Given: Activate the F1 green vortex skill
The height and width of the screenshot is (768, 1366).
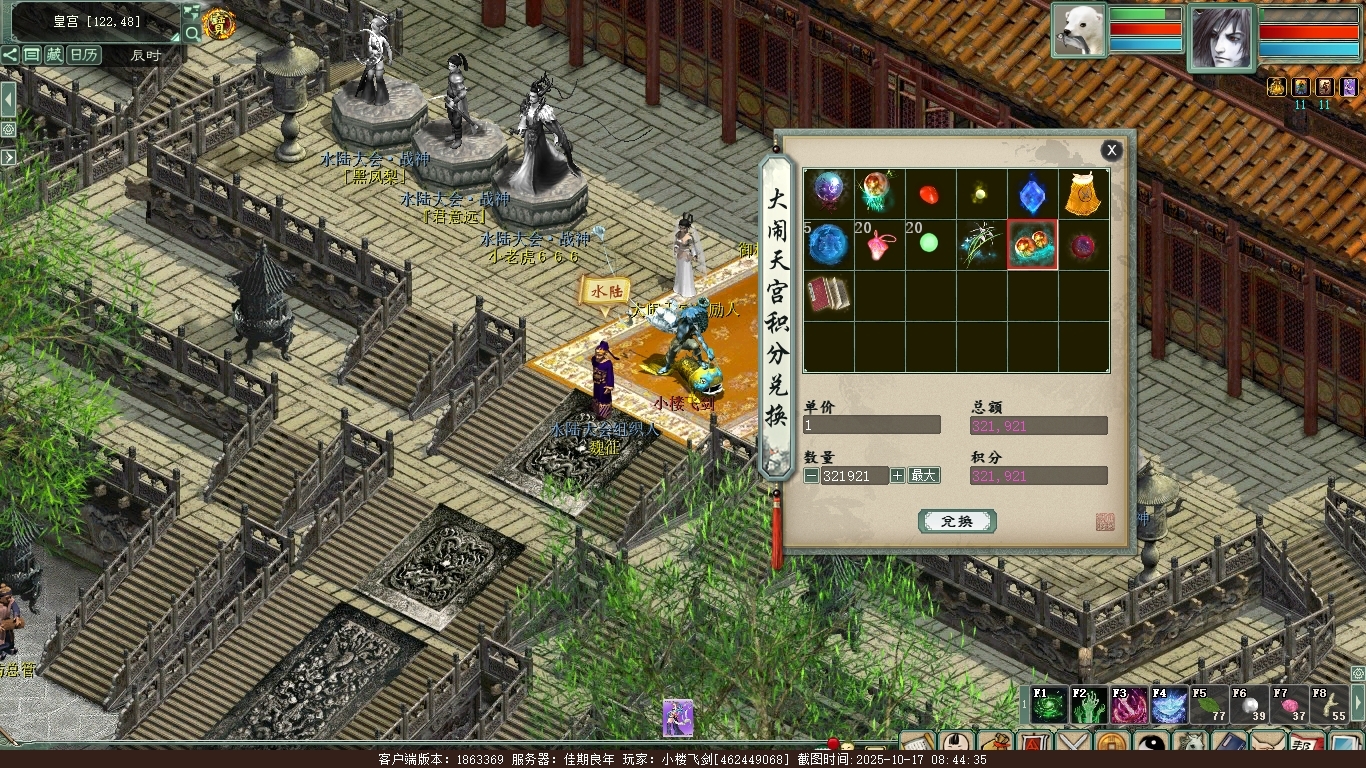Looking at the screenshot, I should 1048,706.
